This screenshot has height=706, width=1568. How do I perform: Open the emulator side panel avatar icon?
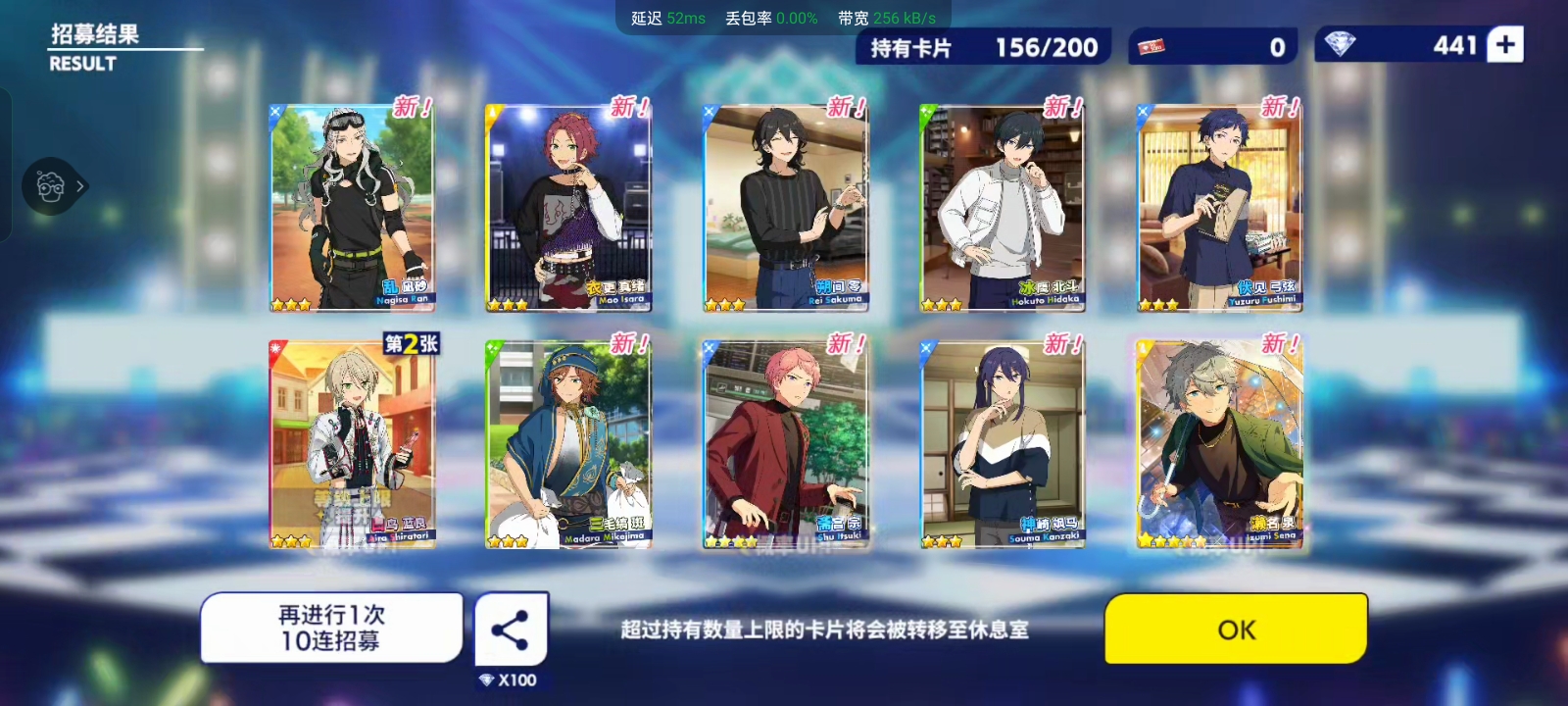tap(51, 186)
